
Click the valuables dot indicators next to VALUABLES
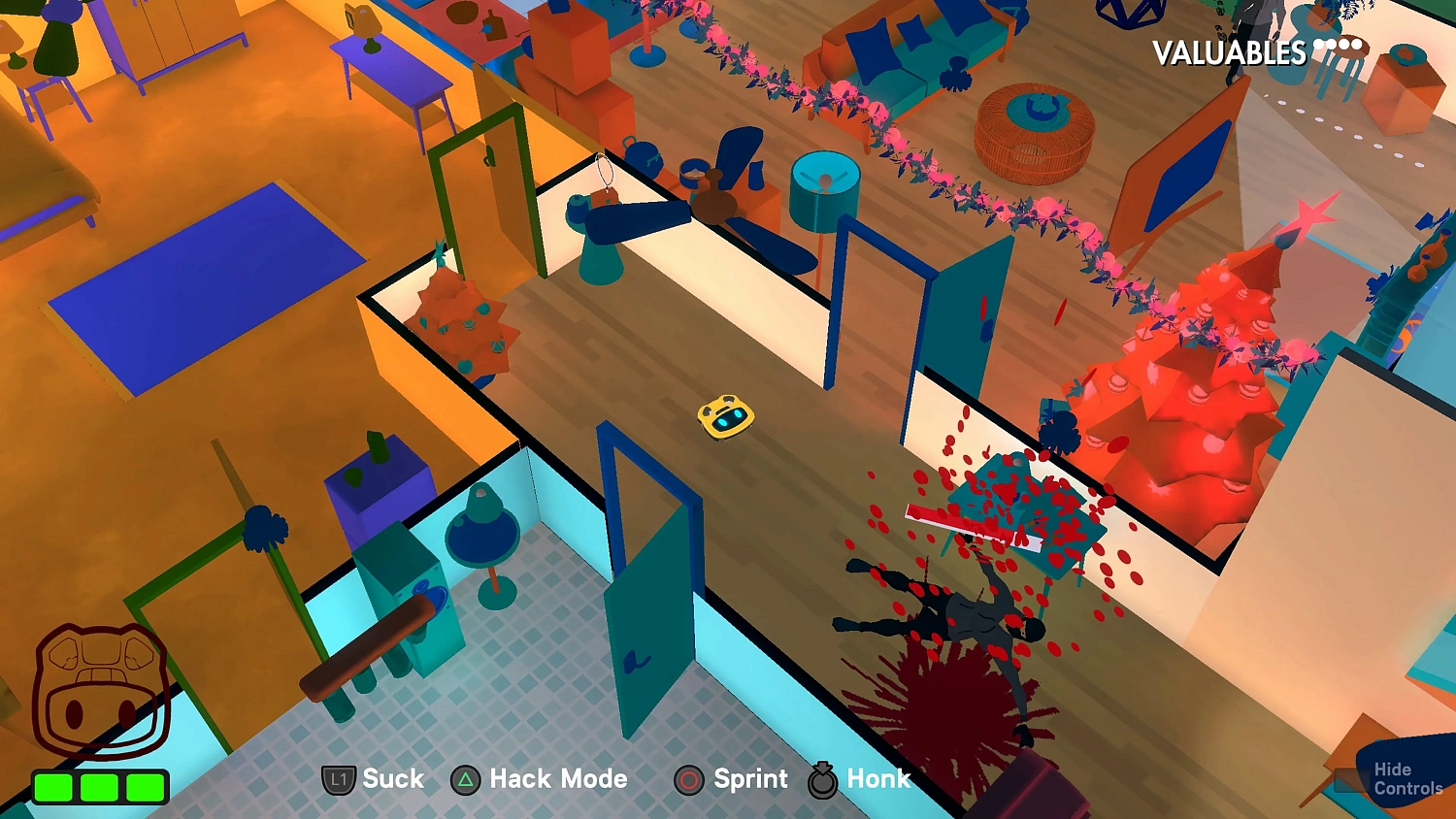click(1336, 43)
